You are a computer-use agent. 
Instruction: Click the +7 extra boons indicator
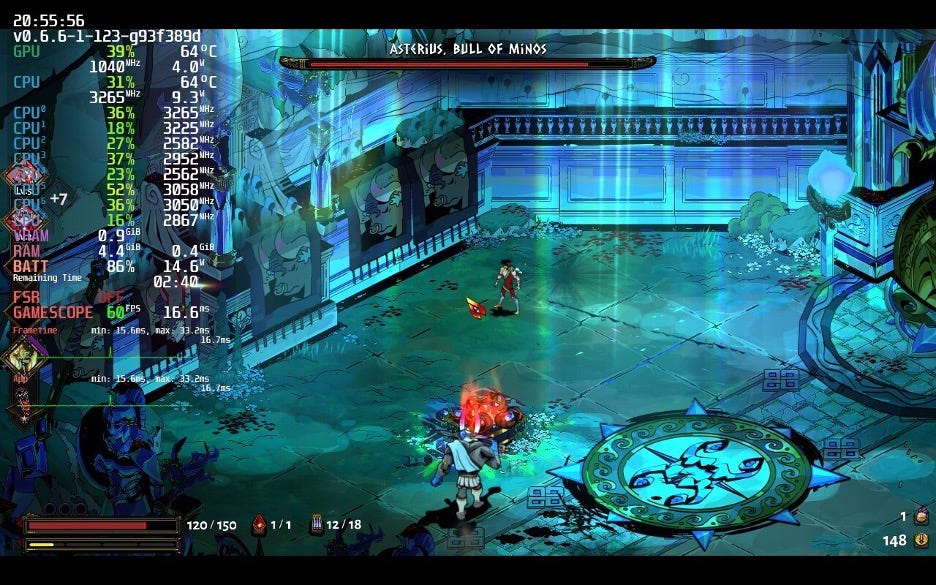click(x=58, y=199)
